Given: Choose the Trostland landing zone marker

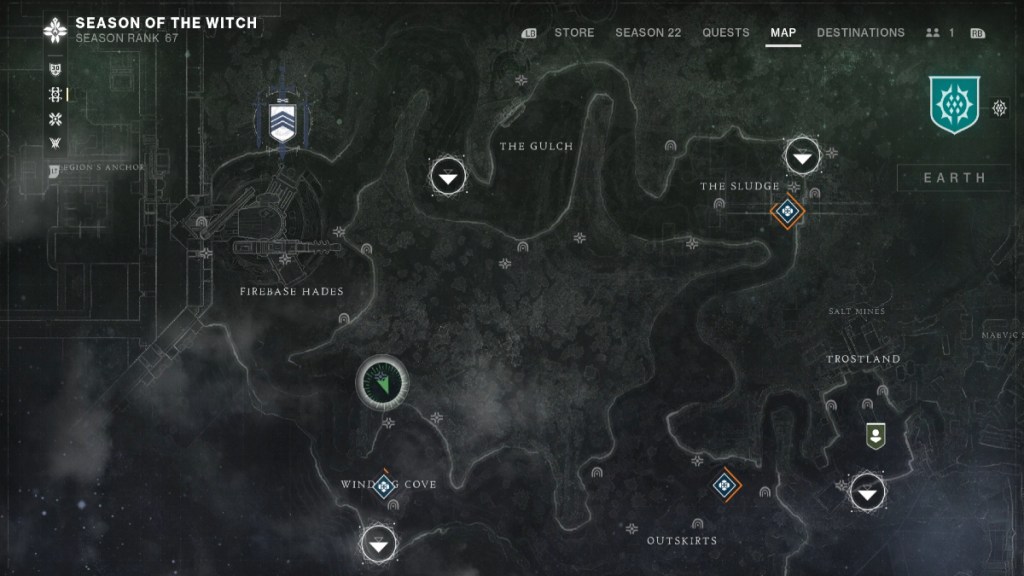Looking at the screenshot, I should point(867,491).
